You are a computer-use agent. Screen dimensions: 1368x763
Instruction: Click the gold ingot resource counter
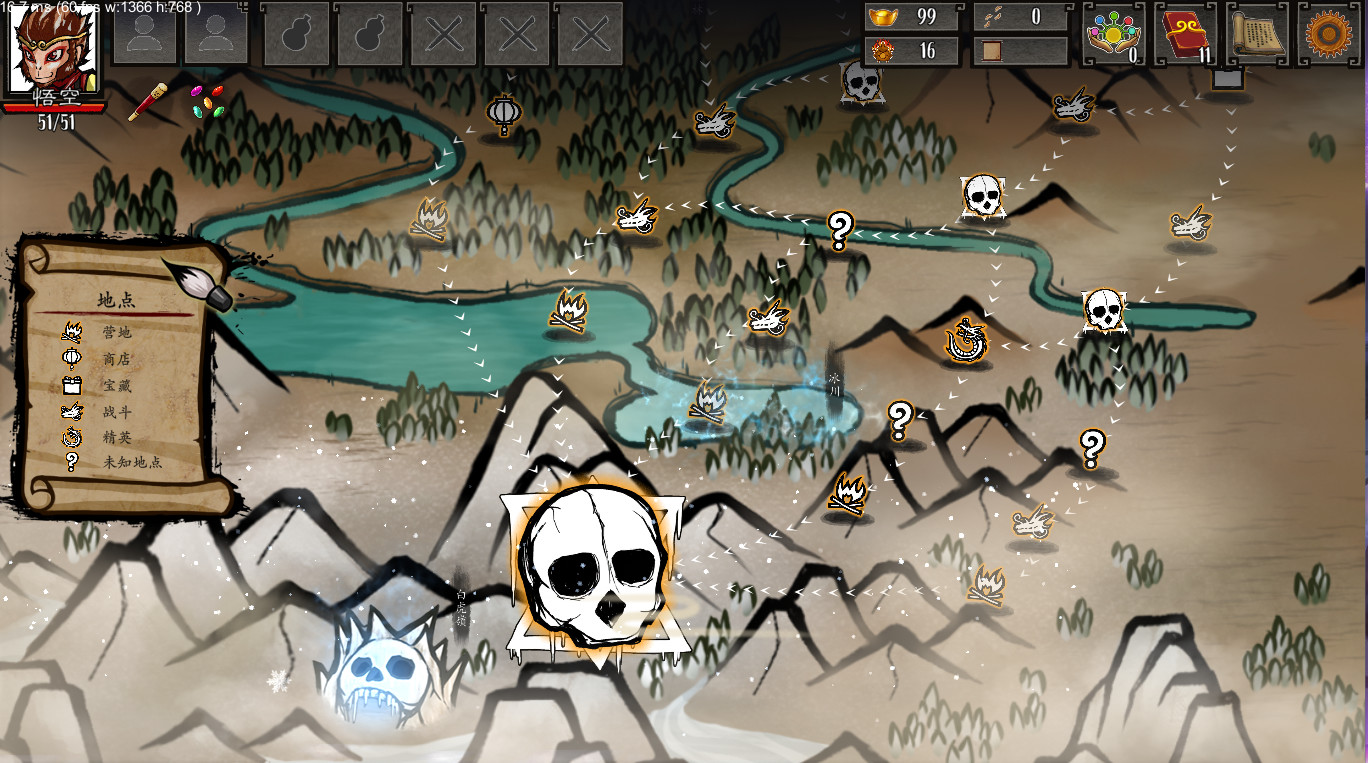click(911, 17)
